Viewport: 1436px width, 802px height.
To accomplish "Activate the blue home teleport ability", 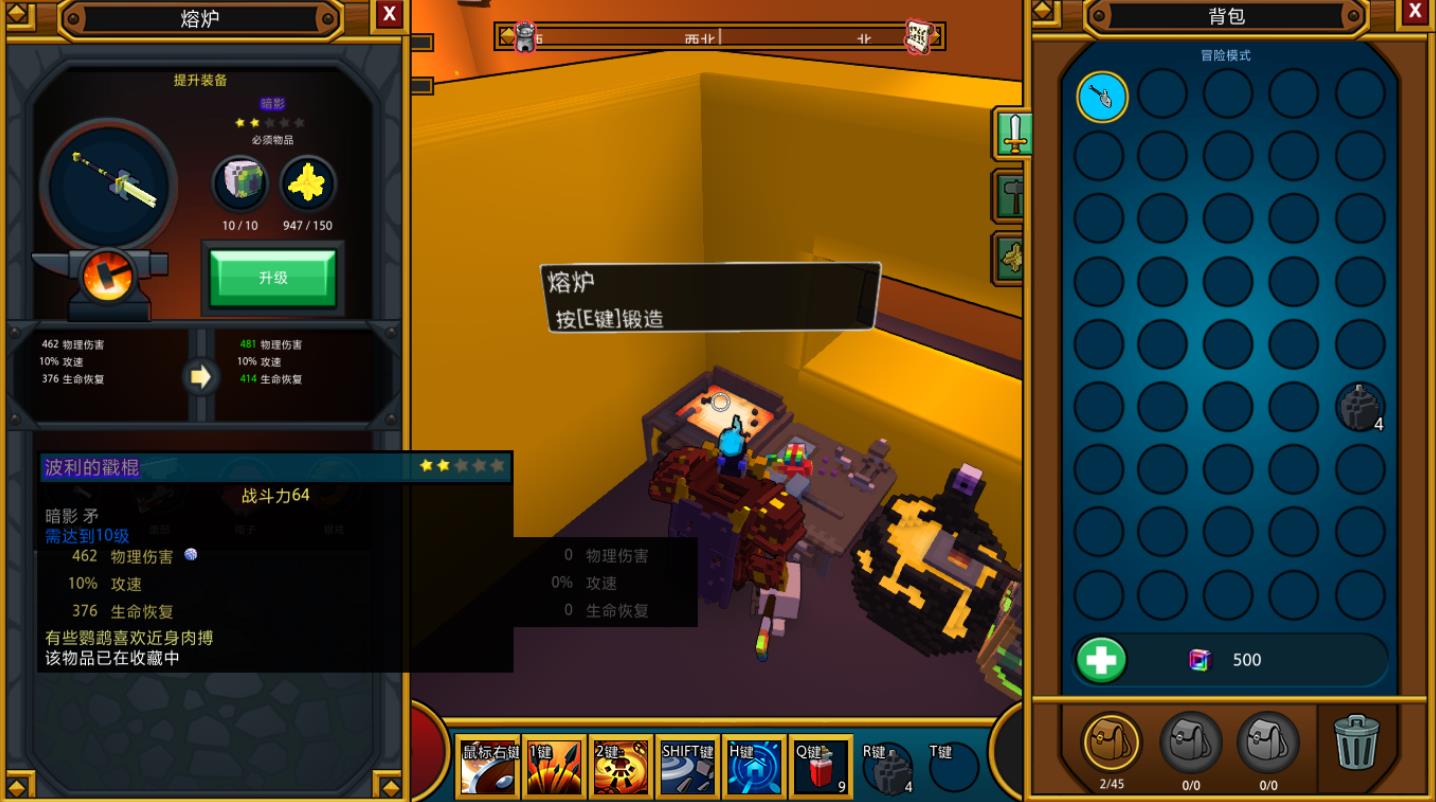I will coord(753,768).
